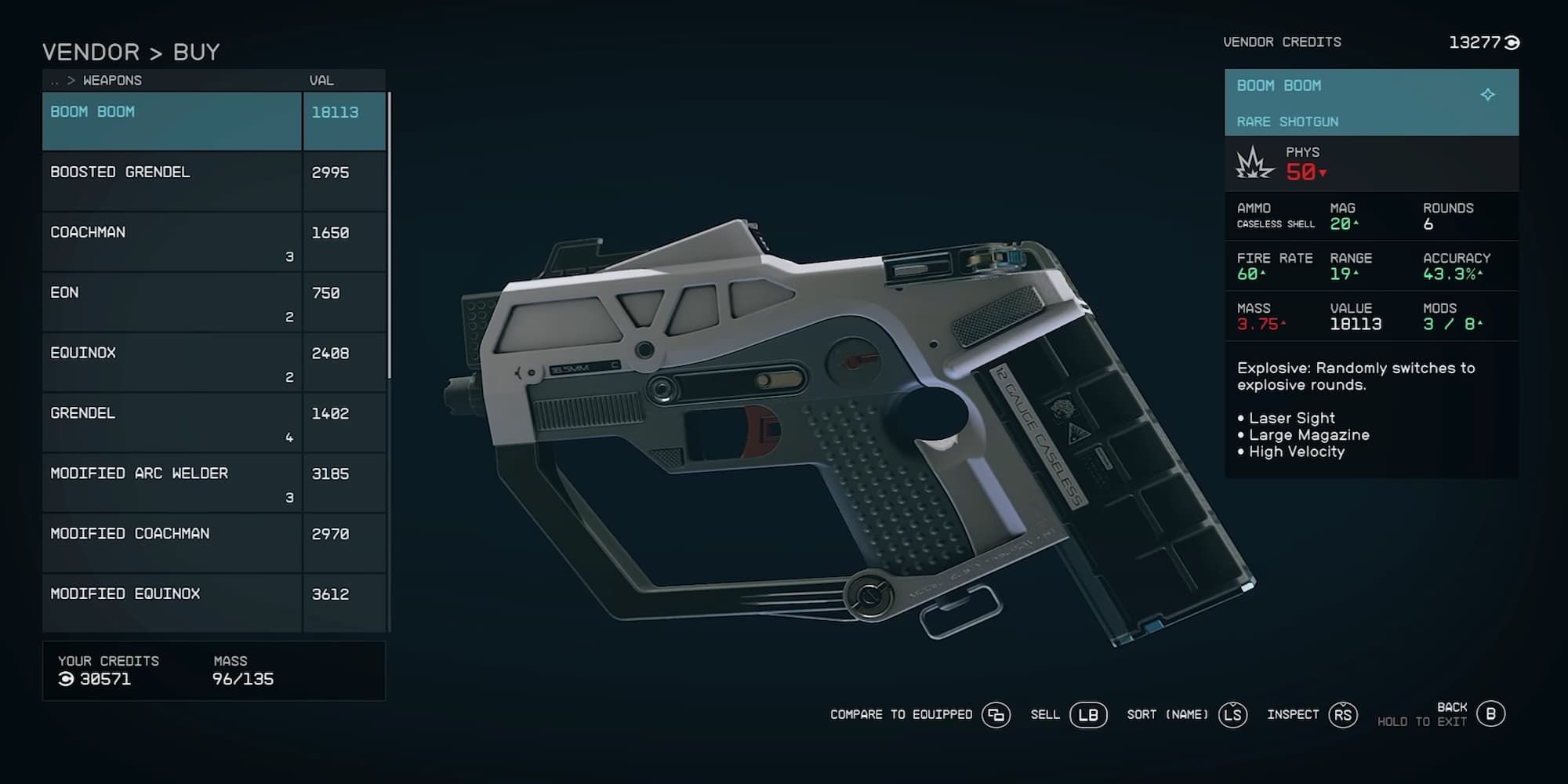This screenshot has height=784, width=1568.
Task: Click the B button icon beside Back
Action: 1491,715
